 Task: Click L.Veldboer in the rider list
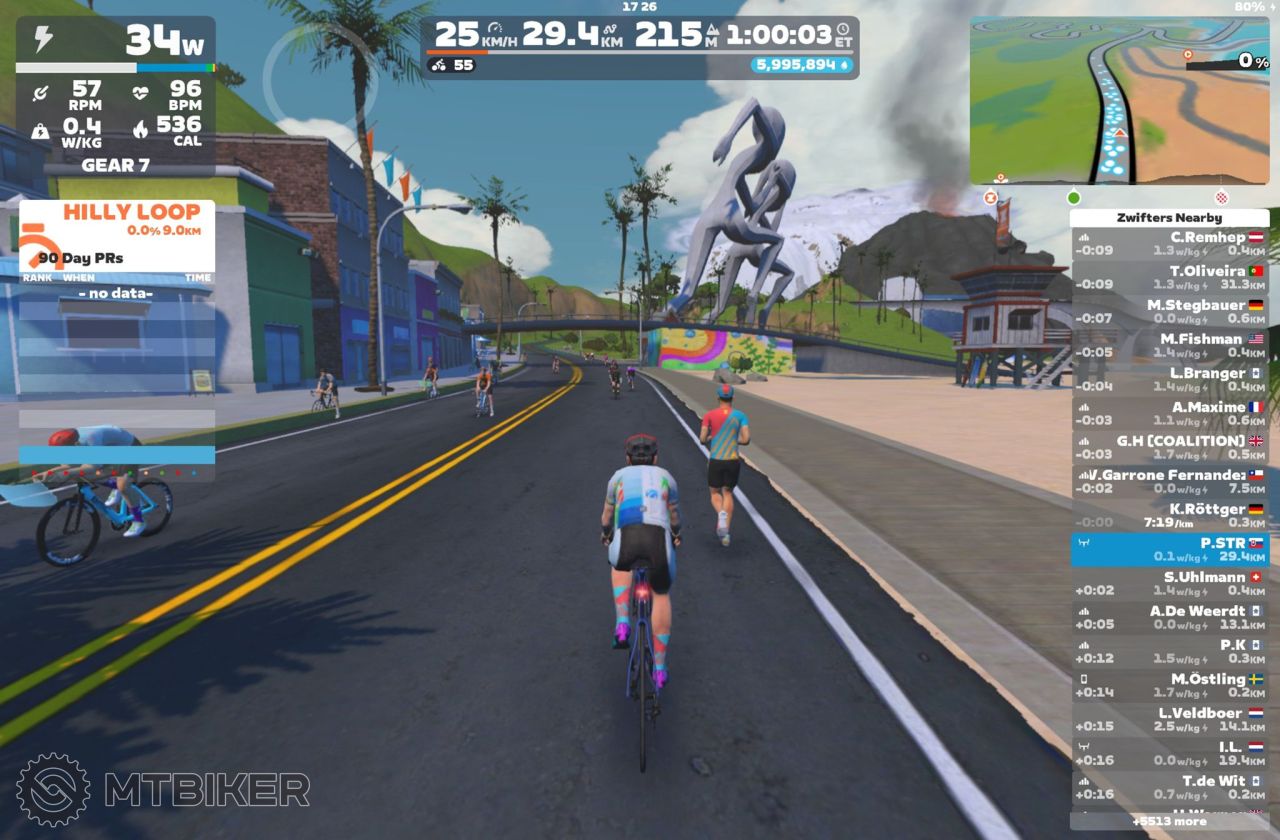[1169, 720]
